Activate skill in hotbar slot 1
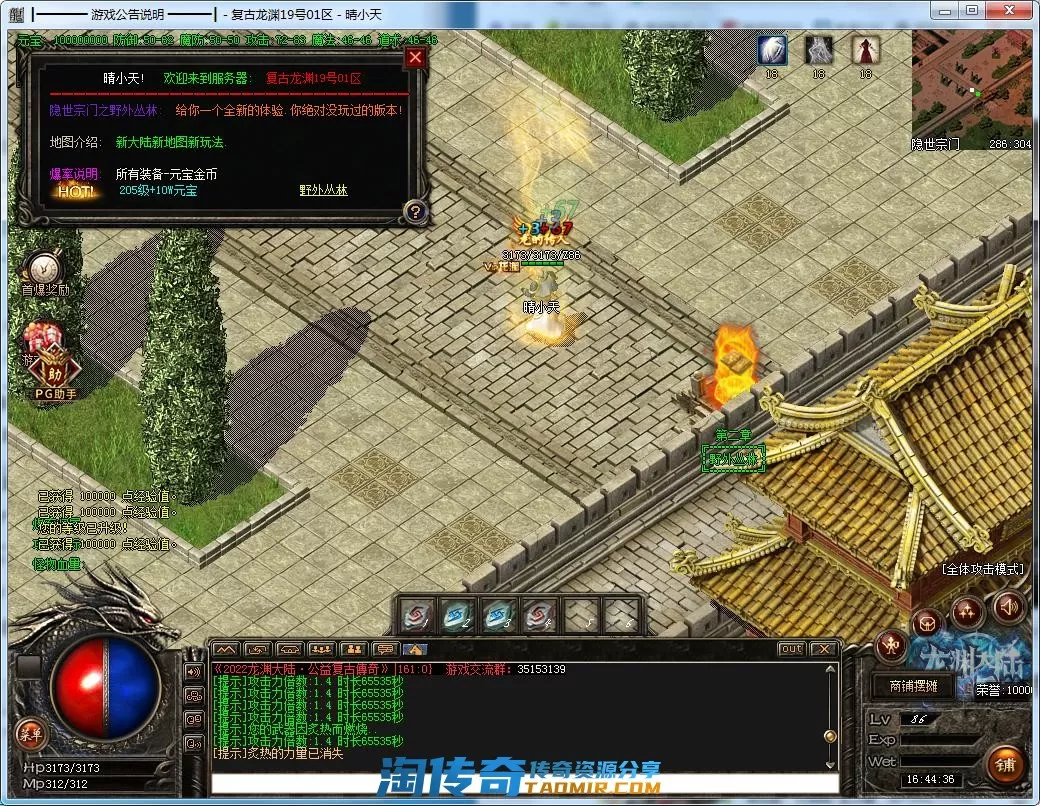Image resolution: width=1040 pixels, height=806 pixels. point(417,615)
